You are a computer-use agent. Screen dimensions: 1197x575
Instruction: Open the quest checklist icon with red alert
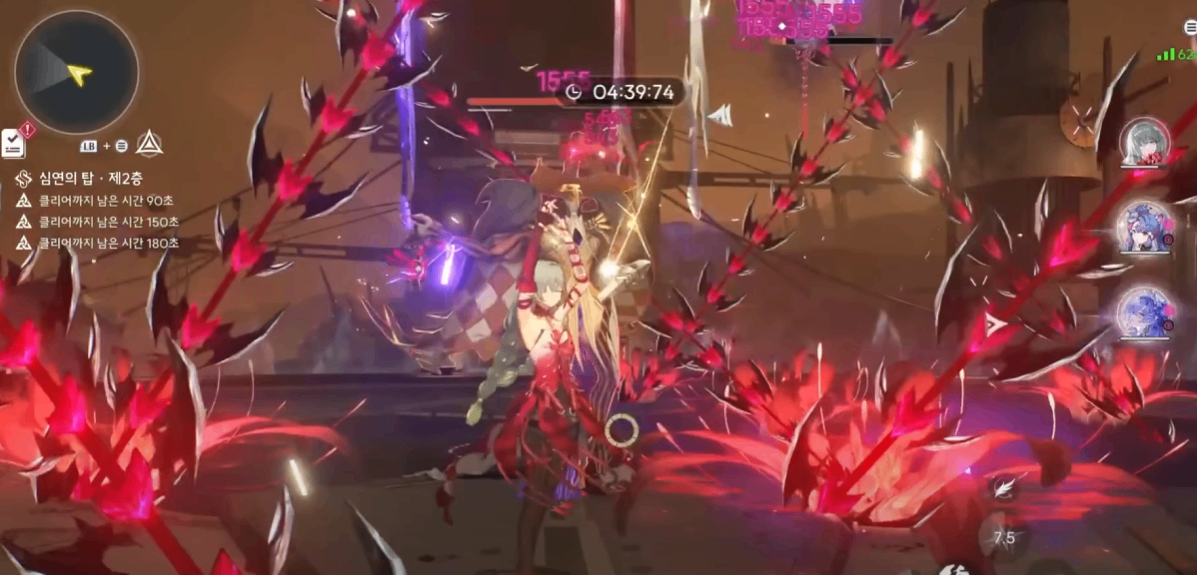14,142
